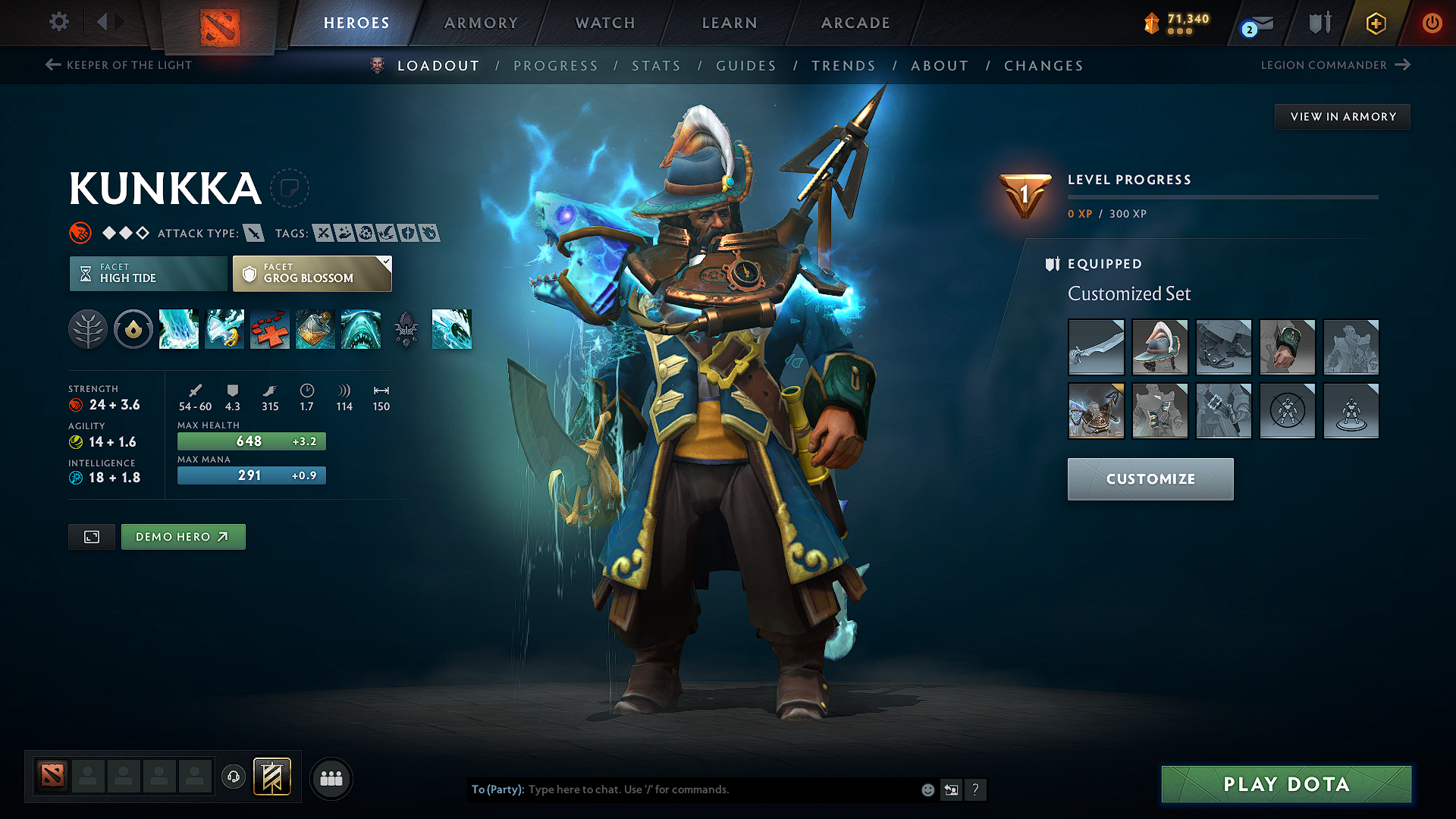The height and width of the screenshot is (819, 1456).
Task: Click the Level Progress XP bar
Action: 1223,196
